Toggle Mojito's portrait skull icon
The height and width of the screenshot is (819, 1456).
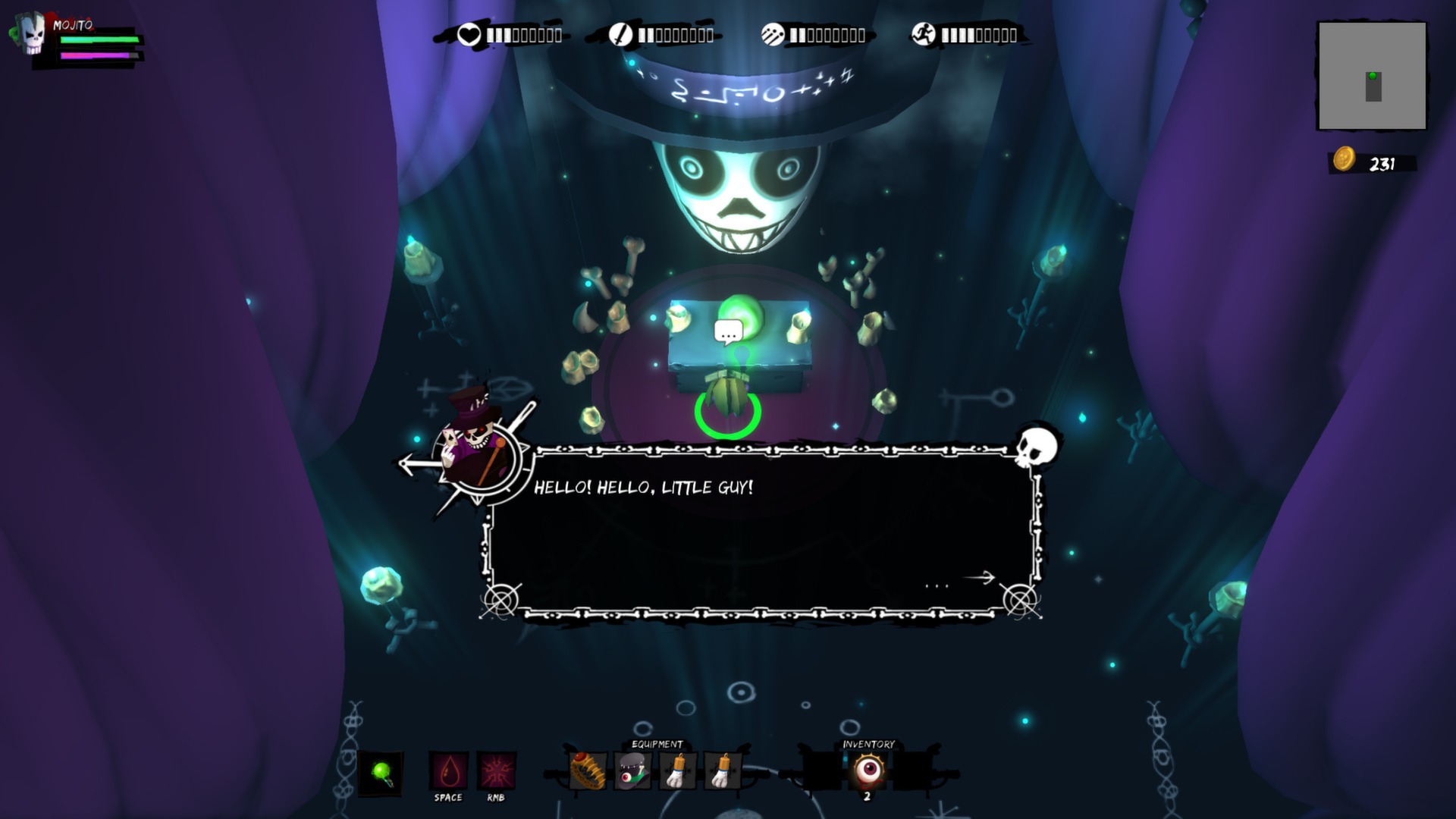point(32,32)
